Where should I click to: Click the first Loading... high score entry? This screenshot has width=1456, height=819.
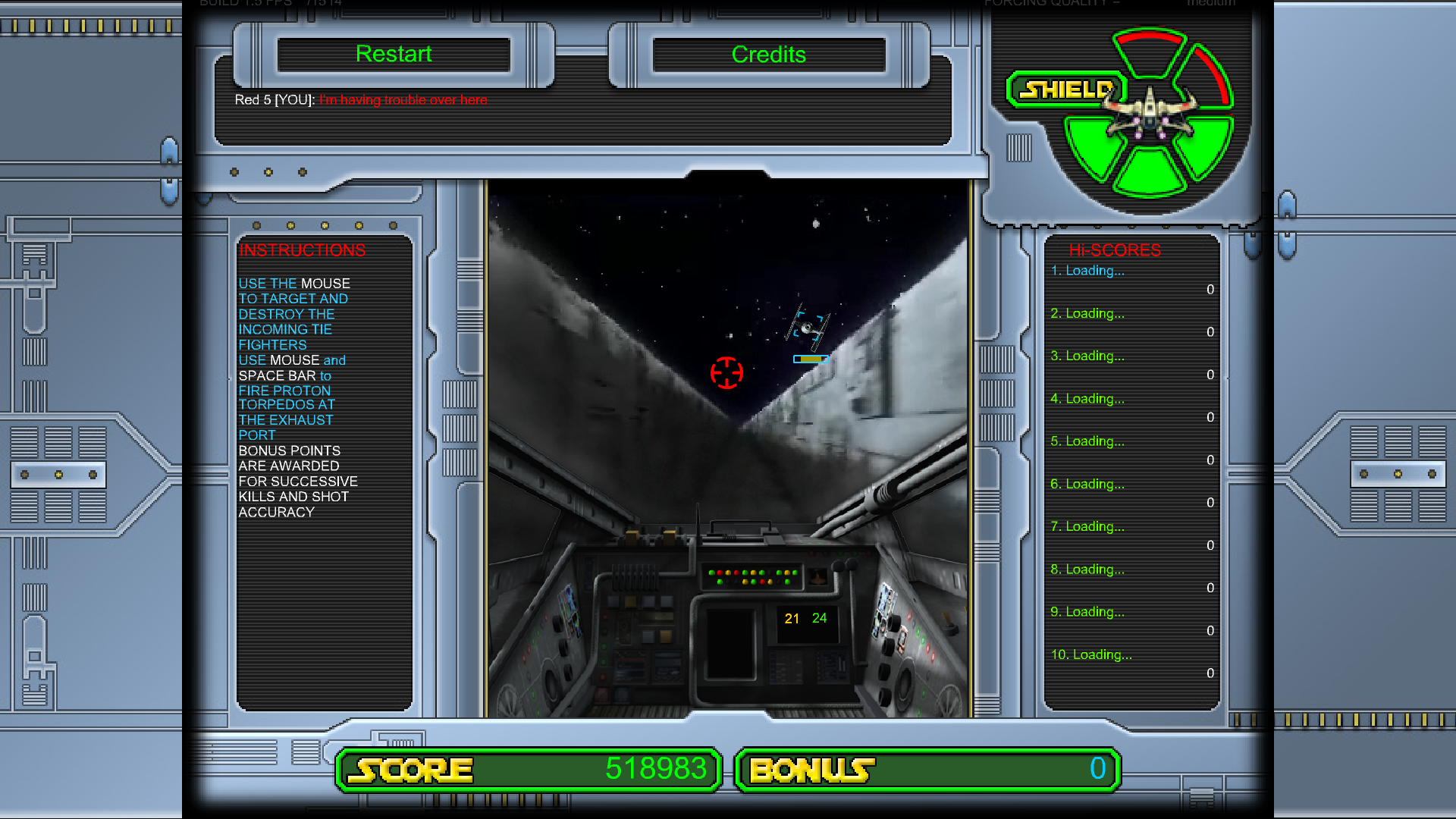(x=1088, y=271)
